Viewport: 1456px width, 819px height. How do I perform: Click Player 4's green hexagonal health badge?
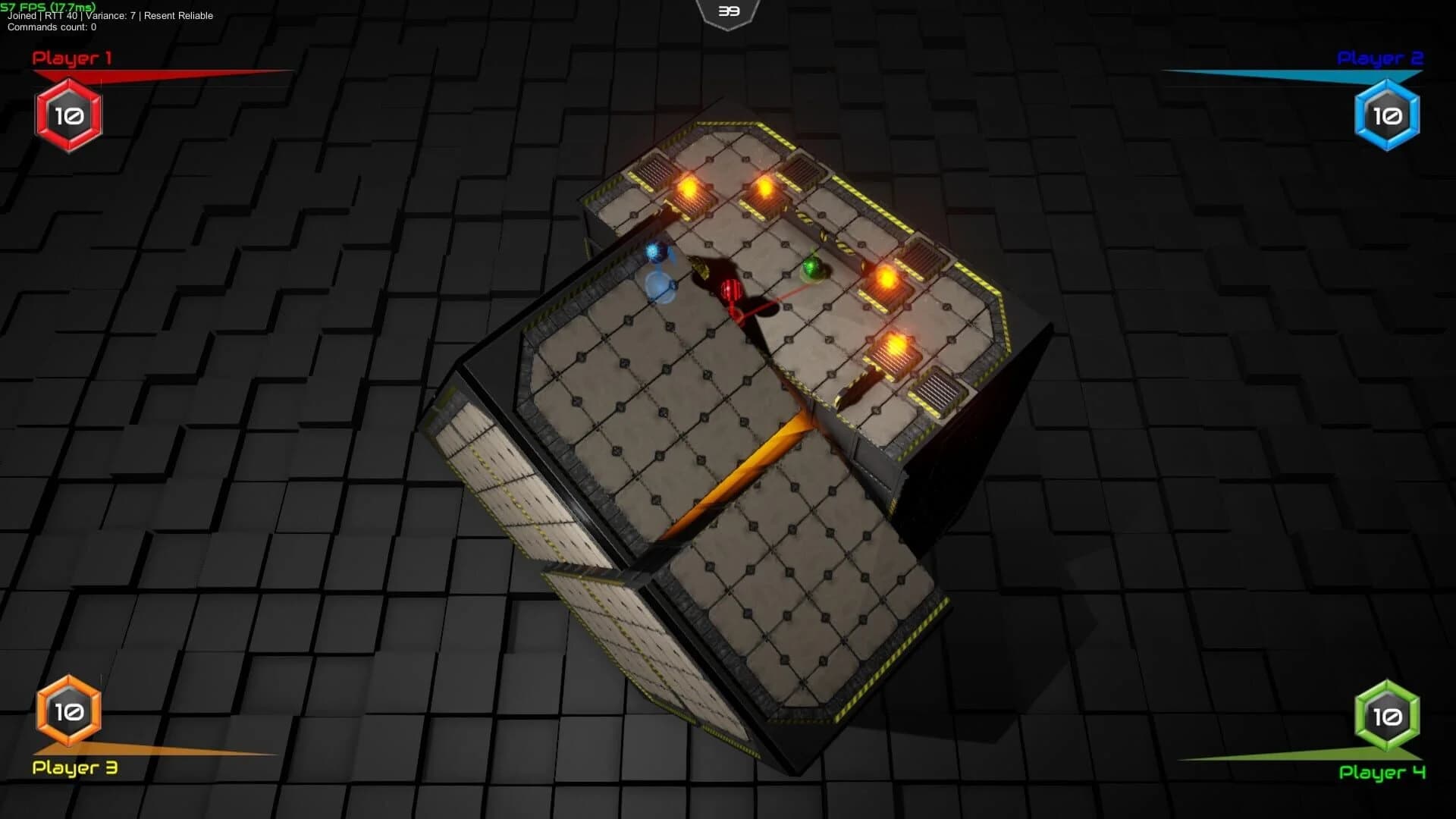[1388, 714]
